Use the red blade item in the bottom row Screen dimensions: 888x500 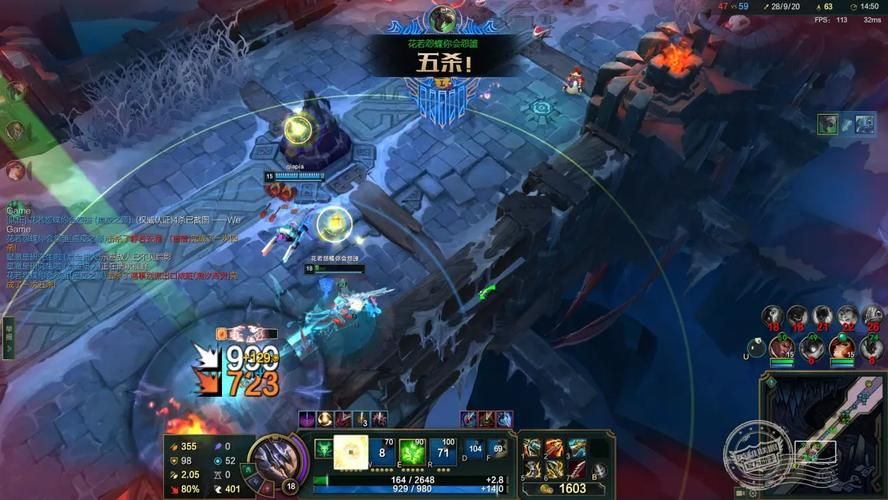click(x=577, y=470)
